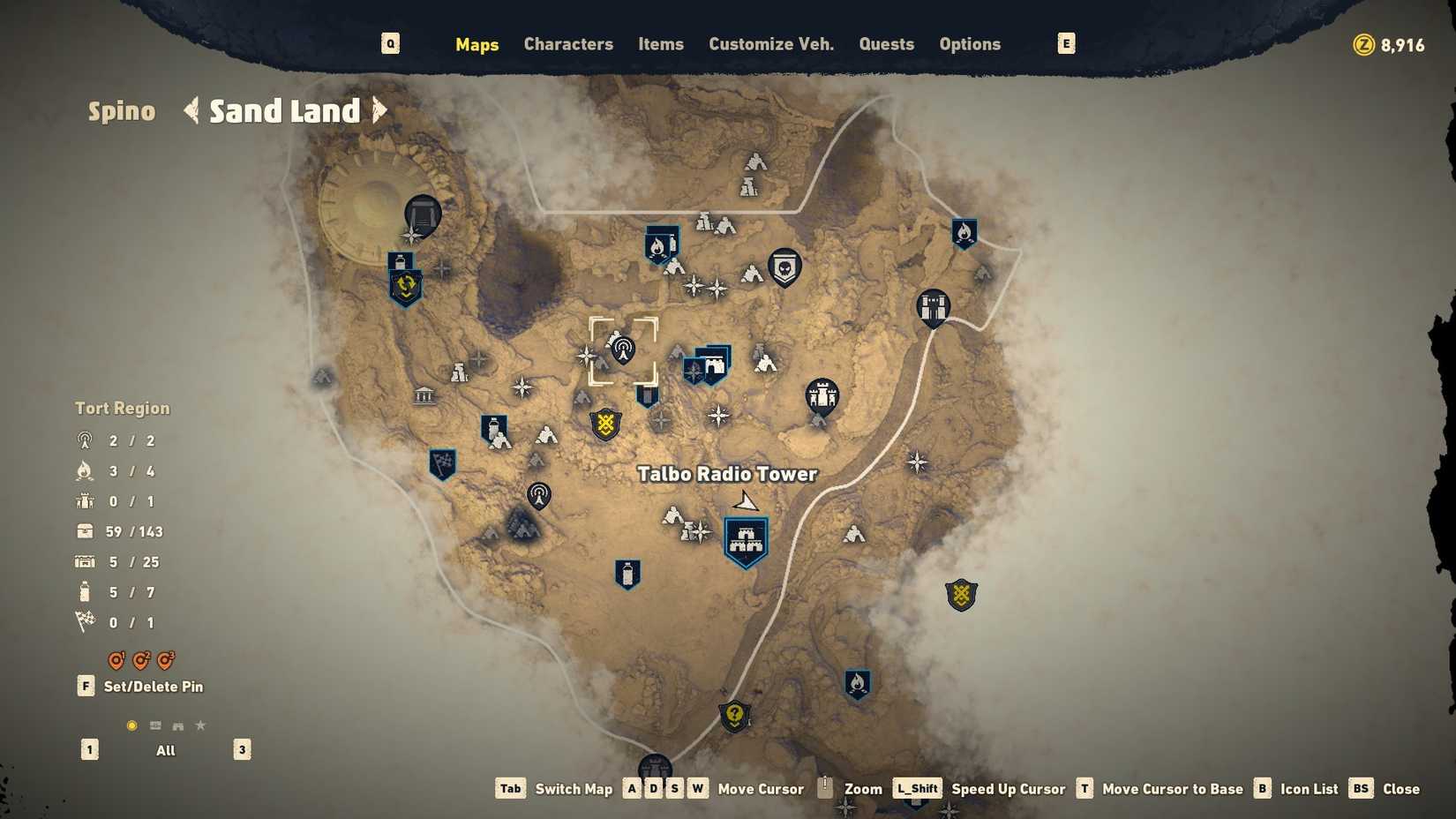Toggle the yellow dot filter under Set/Delete Pin
The image size is (1456, 819).
pos(132,725)
